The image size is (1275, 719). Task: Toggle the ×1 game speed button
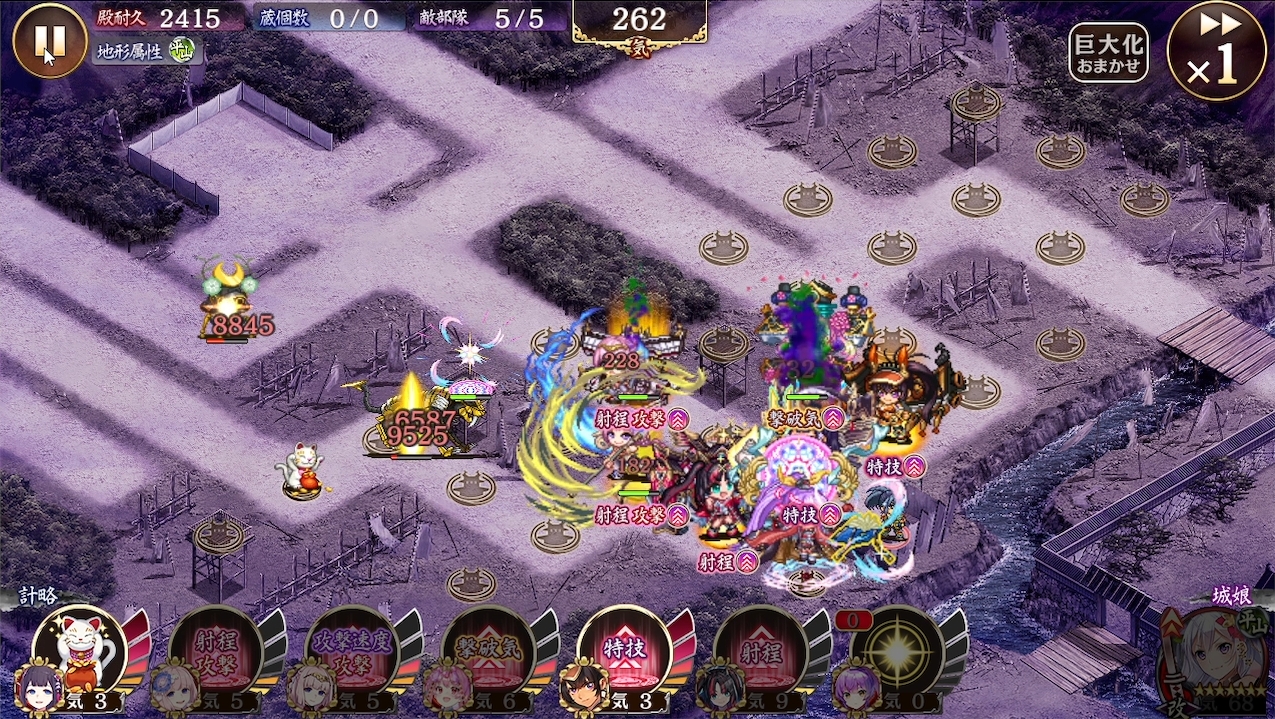point(1216,50)
